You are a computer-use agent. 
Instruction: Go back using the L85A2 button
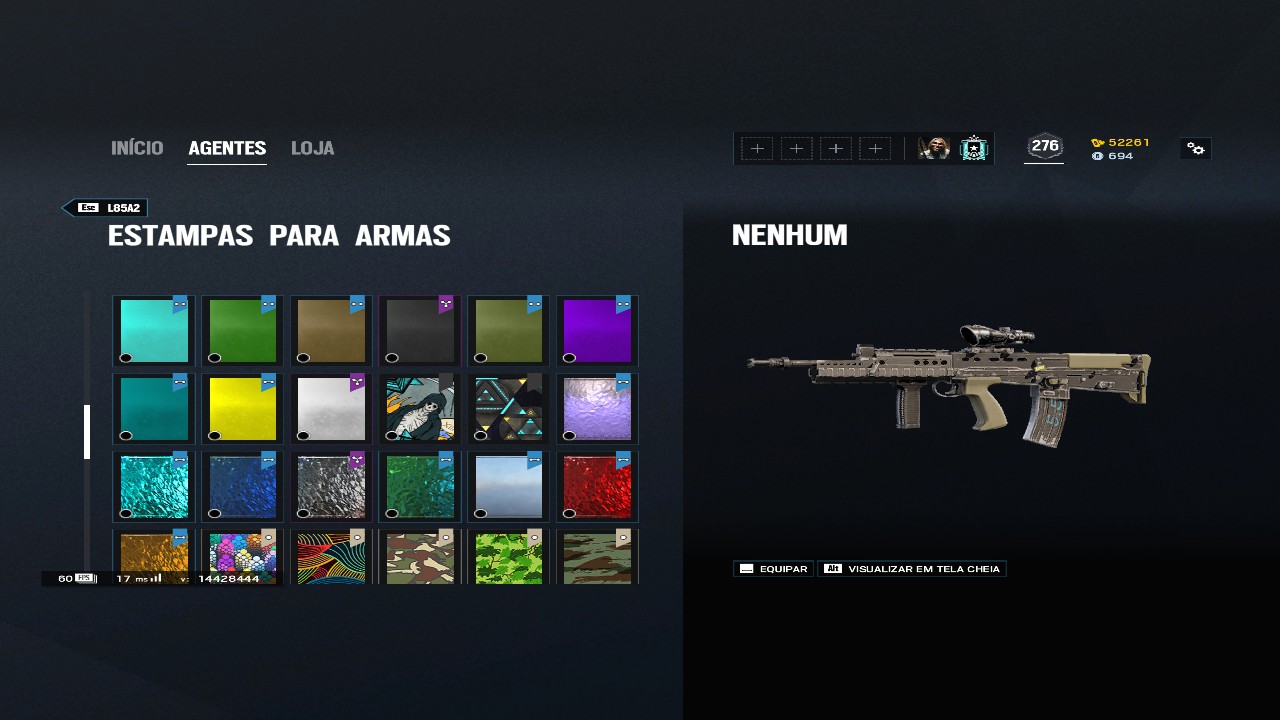pyautogui.click(x=106, y=208)
